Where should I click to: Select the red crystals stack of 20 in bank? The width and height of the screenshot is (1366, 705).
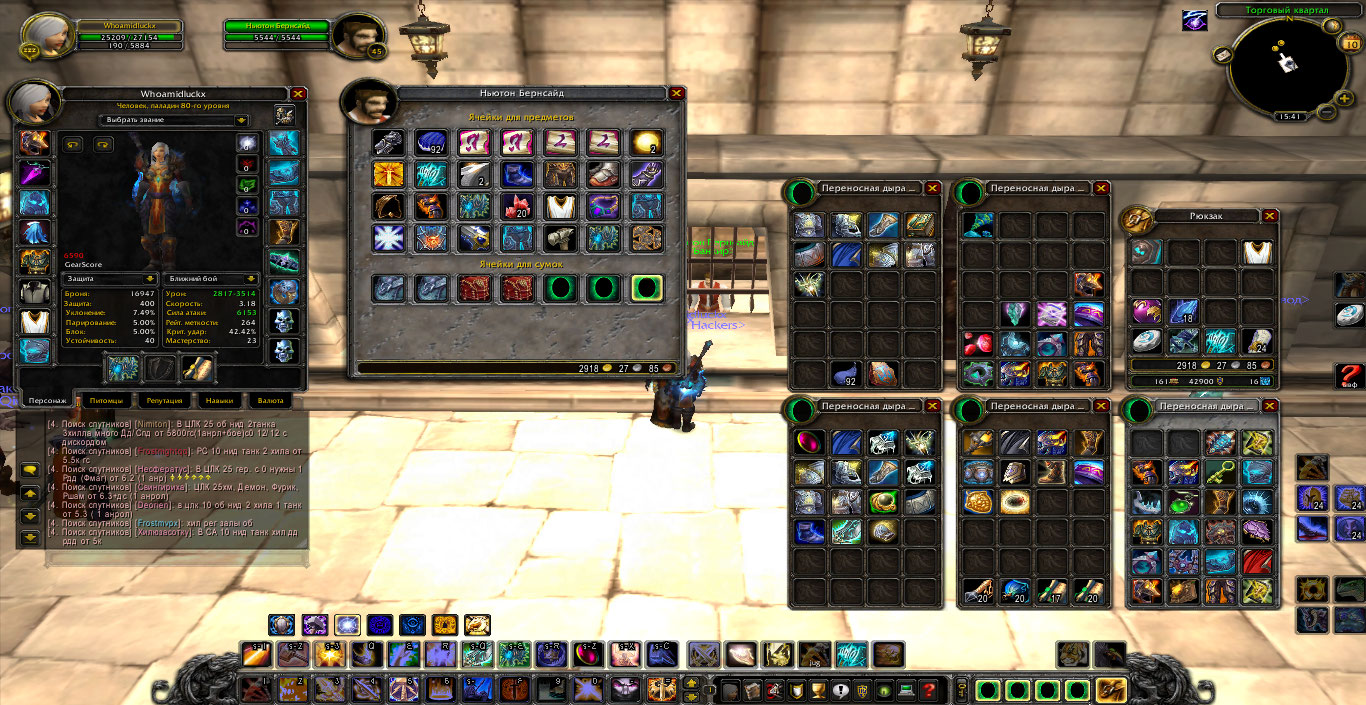coord(518,206)
